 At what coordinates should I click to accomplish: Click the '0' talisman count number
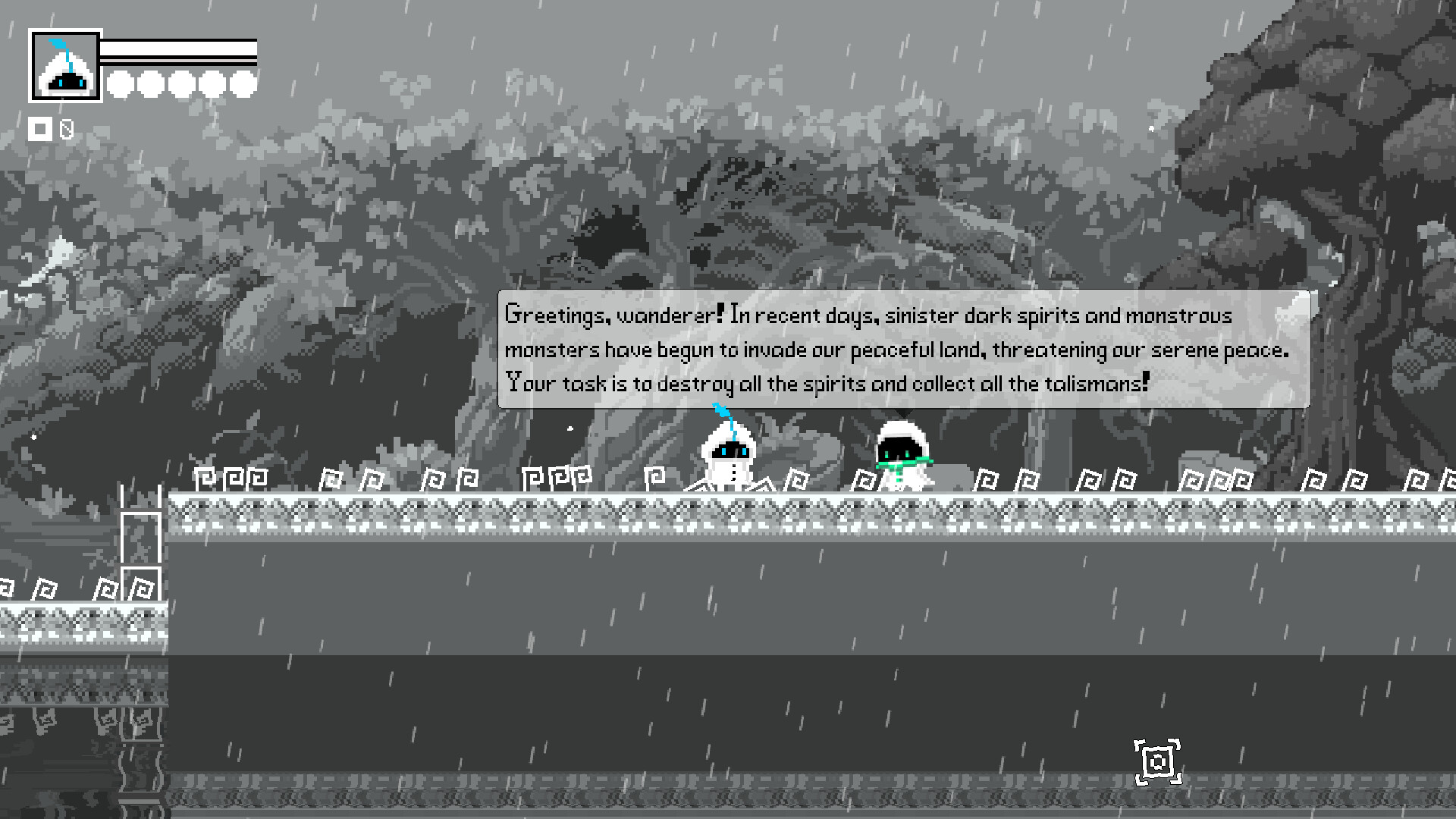pyautogui.click(x=67, y=129)
